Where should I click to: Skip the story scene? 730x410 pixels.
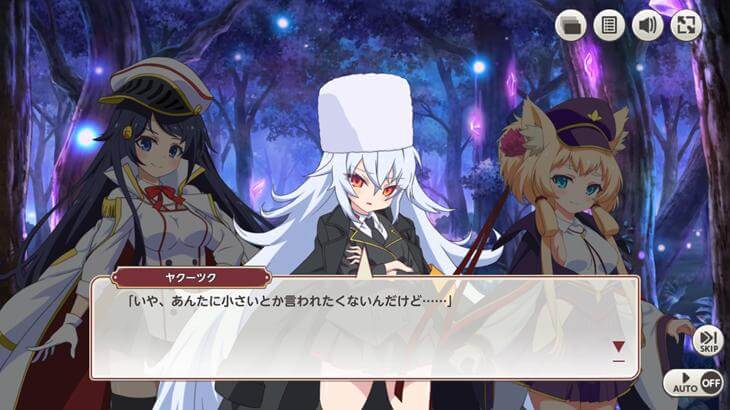(x=708, y=340)
